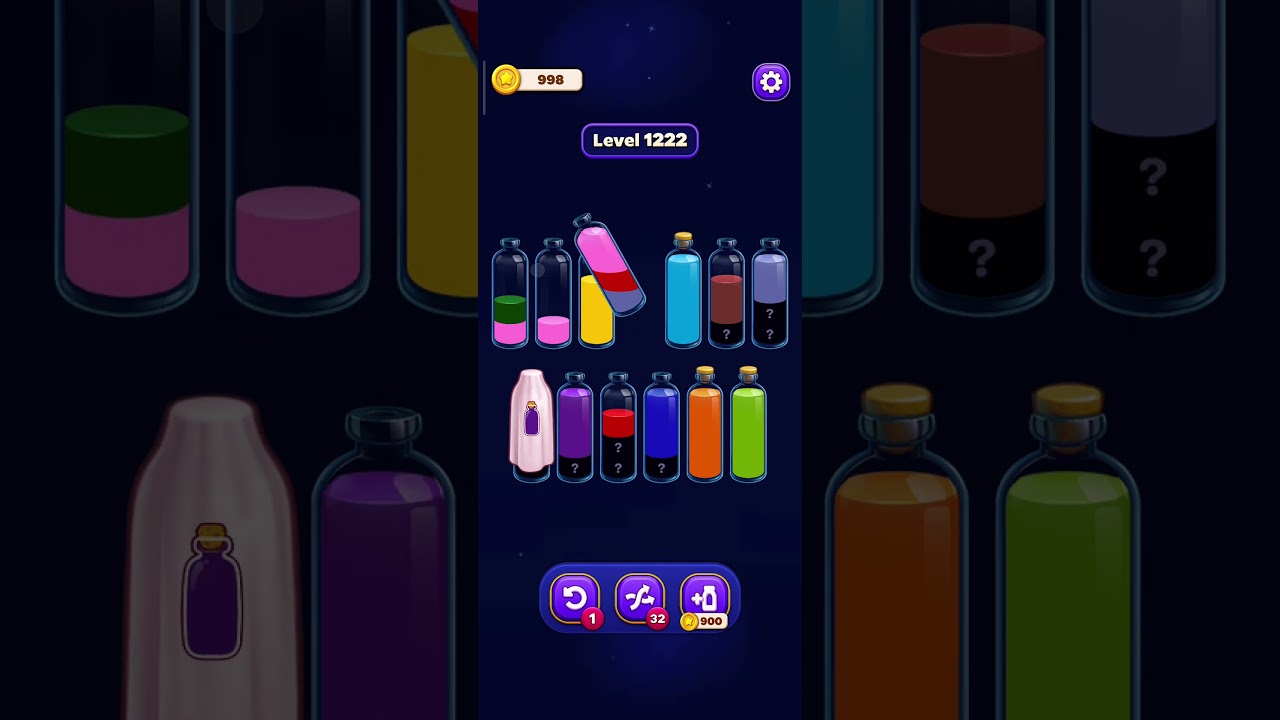Click the gold coin icon on the balance
The image size is (1280, 720).
click(x=505, y=80)
